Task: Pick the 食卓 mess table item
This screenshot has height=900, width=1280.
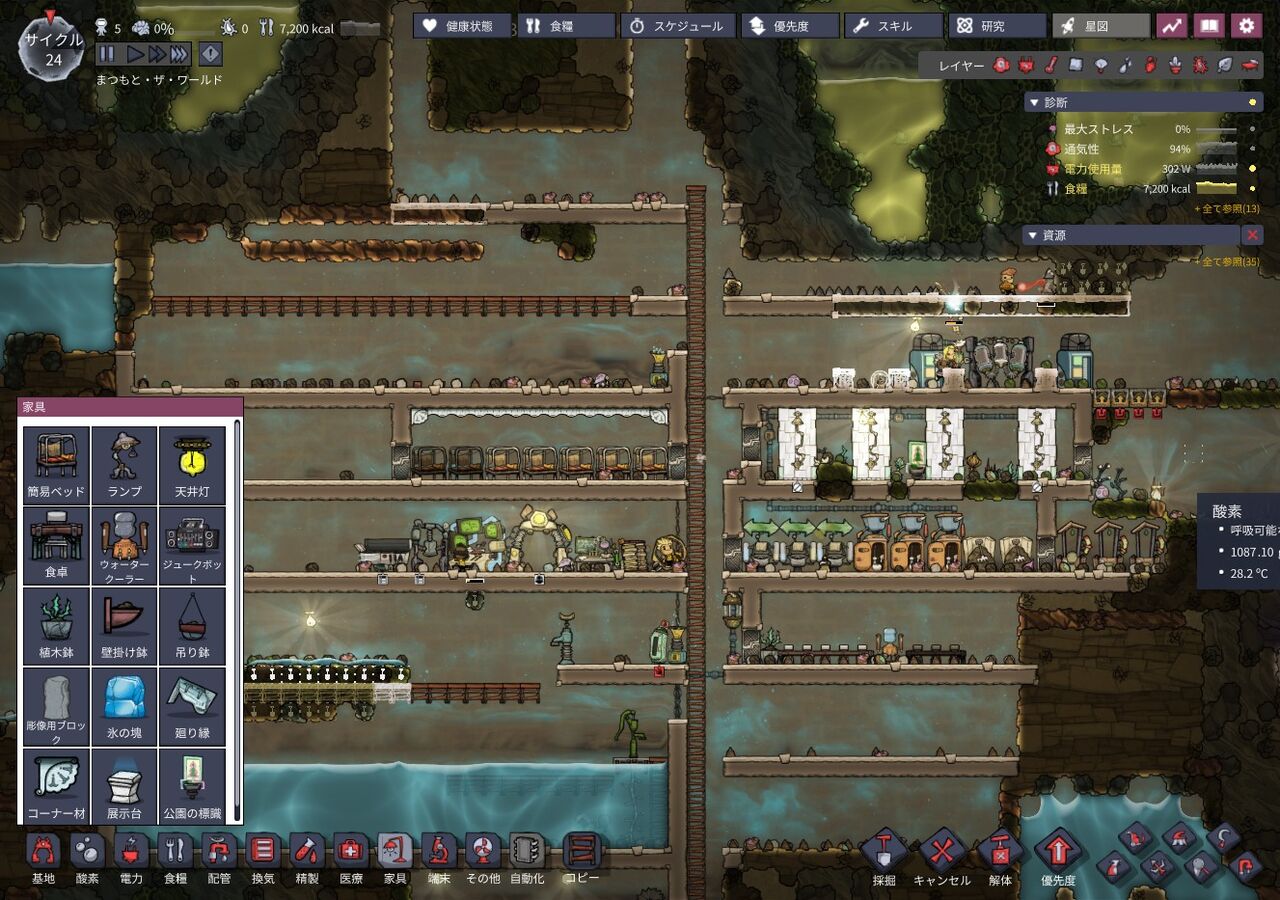Action: [56, 545]
